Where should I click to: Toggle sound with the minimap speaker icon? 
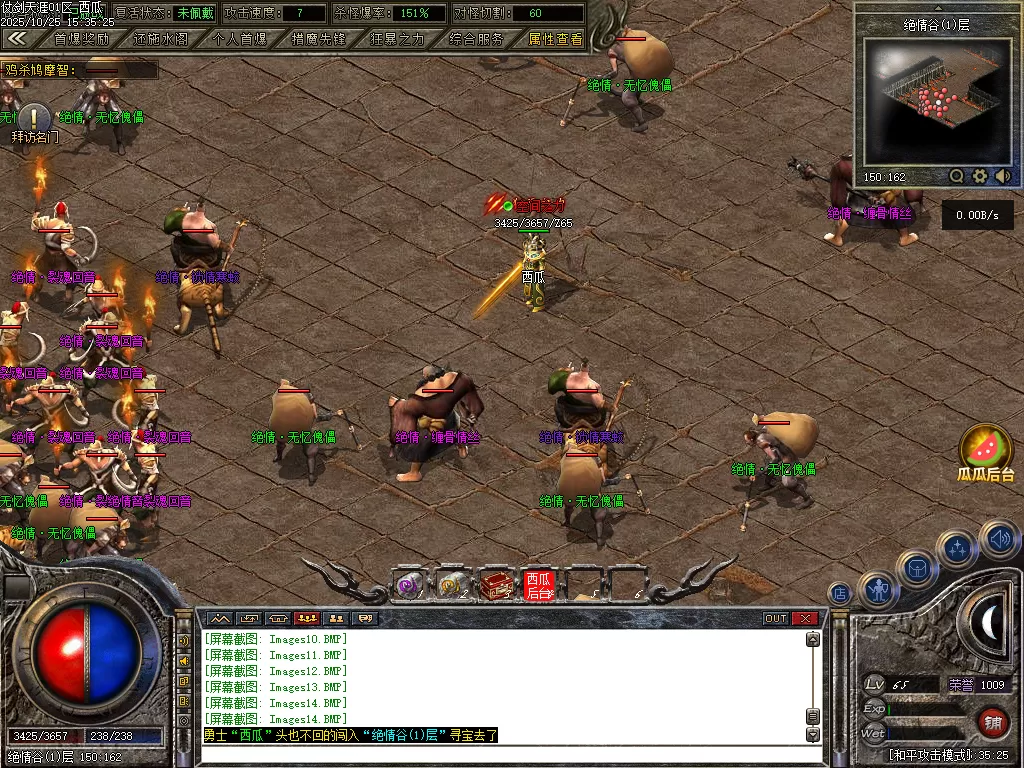(1003, 176)
